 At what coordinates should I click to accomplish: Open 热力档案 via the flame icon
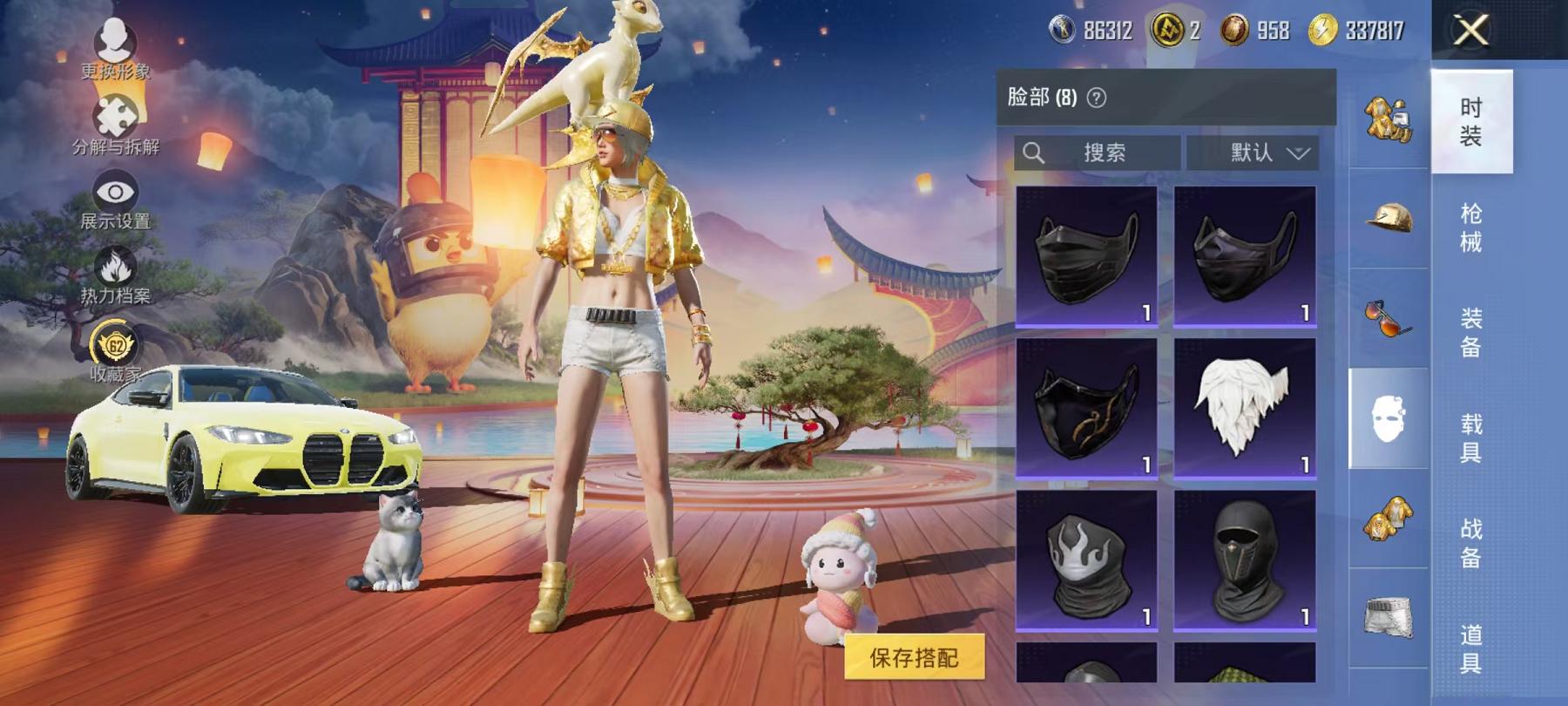pyautogui.click(x=114, y=266)
